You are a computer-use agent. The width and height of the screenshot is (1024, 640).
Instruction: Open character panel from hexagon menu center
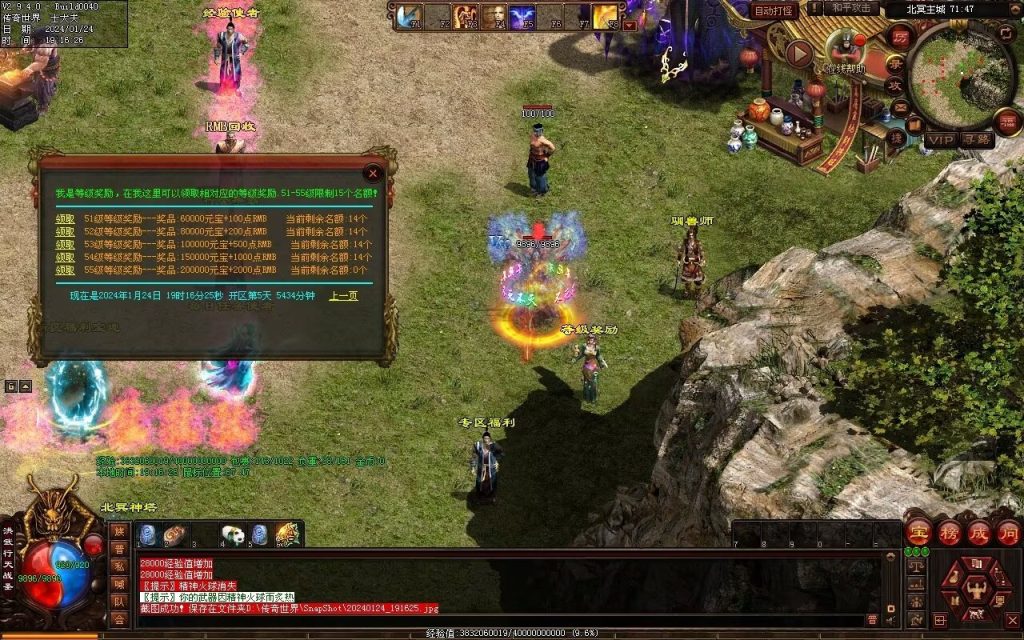point(977,589)
